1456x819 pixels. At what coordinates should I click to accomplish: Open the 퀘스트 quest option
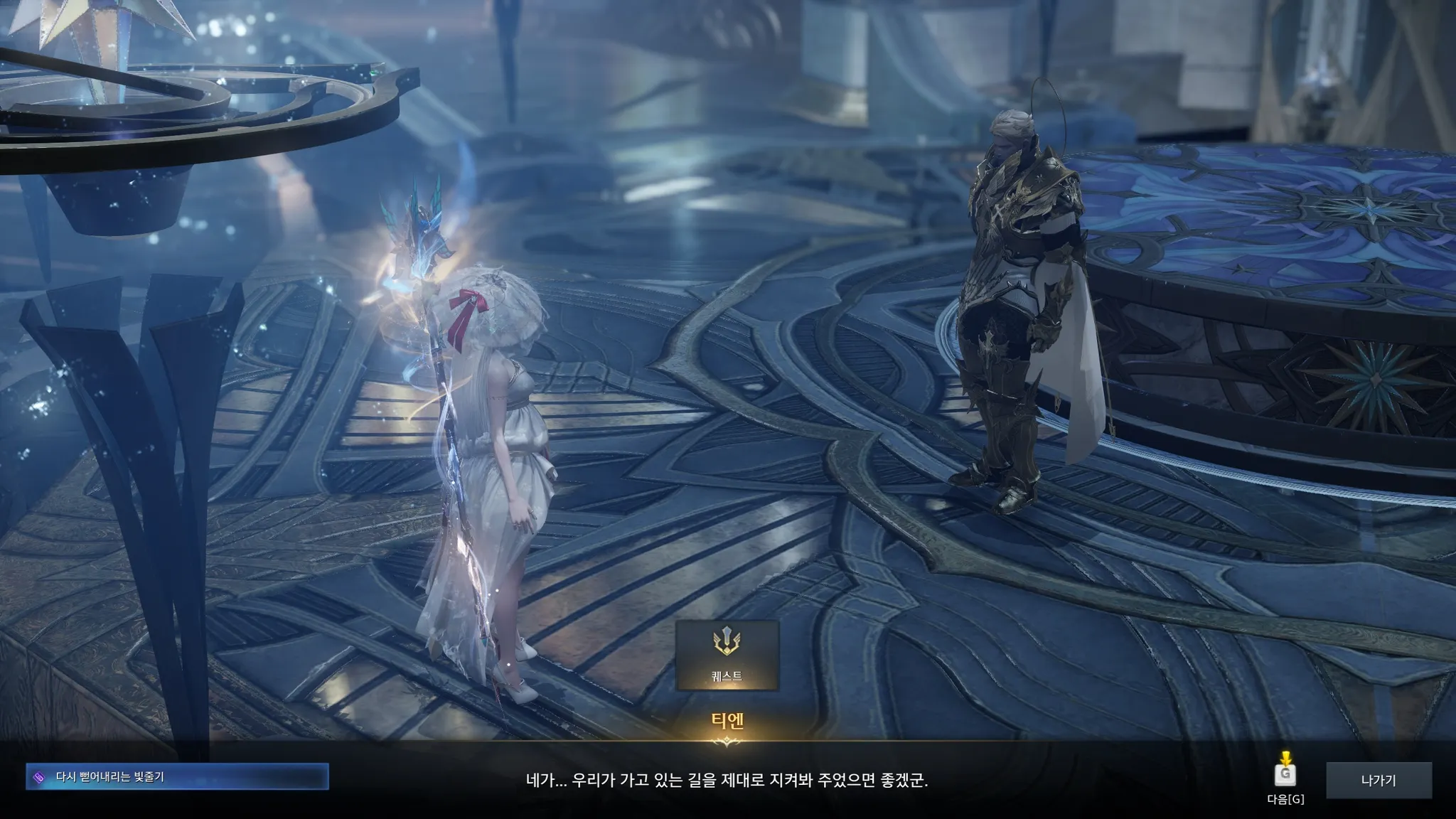pos(727,655)
